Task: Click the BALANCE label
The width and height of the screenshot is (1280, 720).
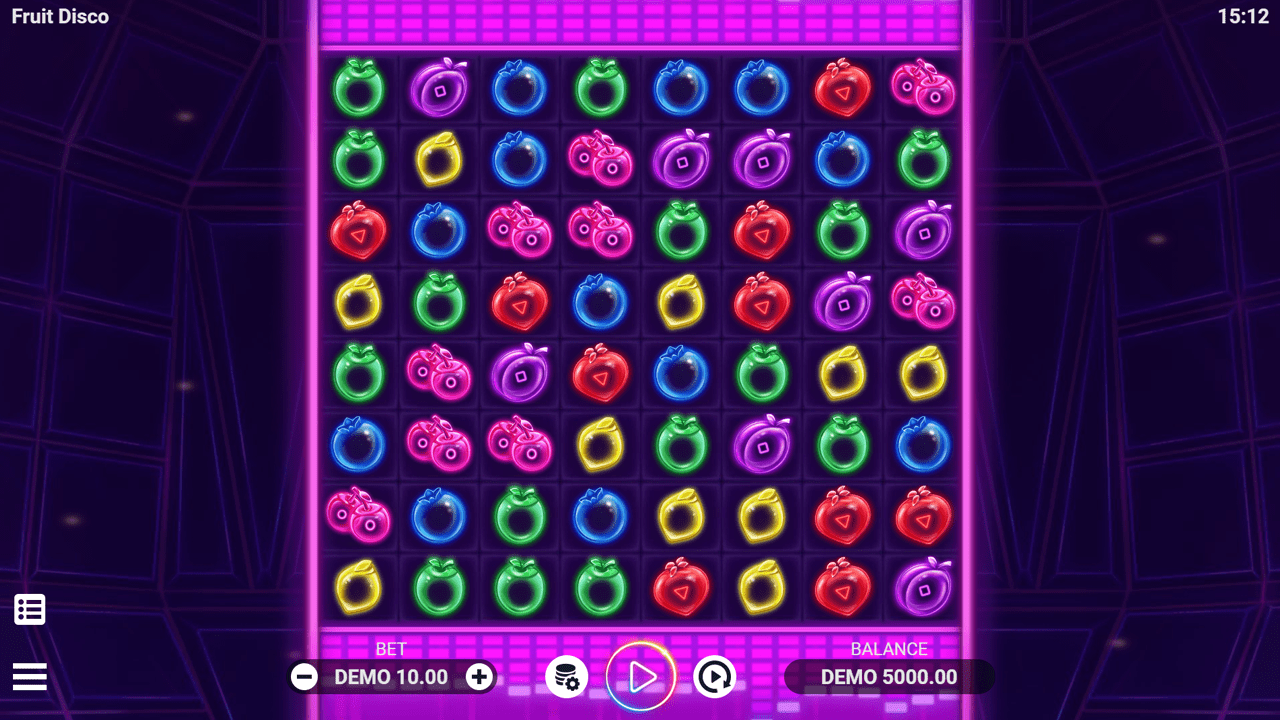Action: pyautogui.click(x=888, y=648)
